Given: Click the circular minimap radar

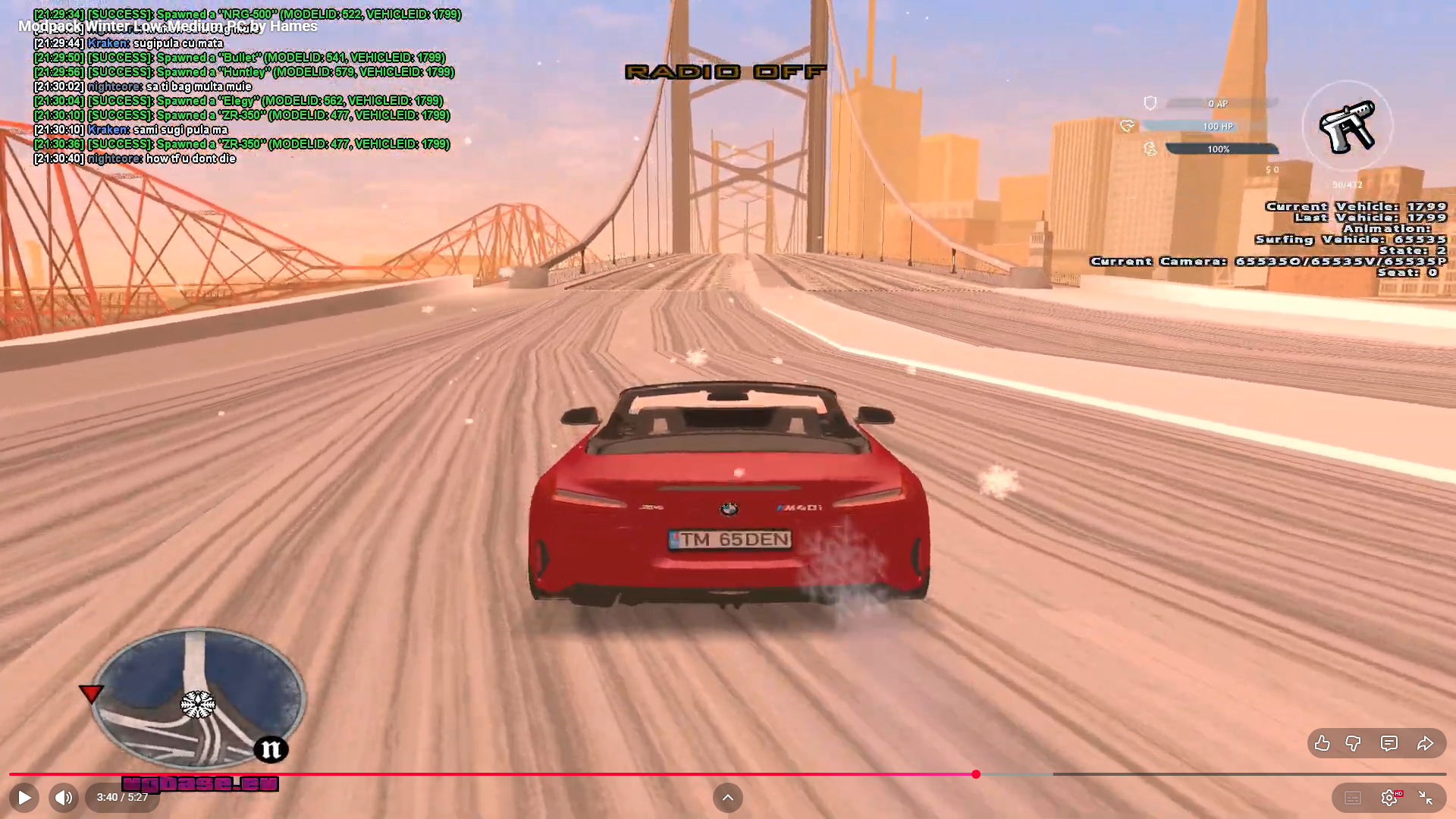Looking at the screenshot, I should (x=199, y=698).
